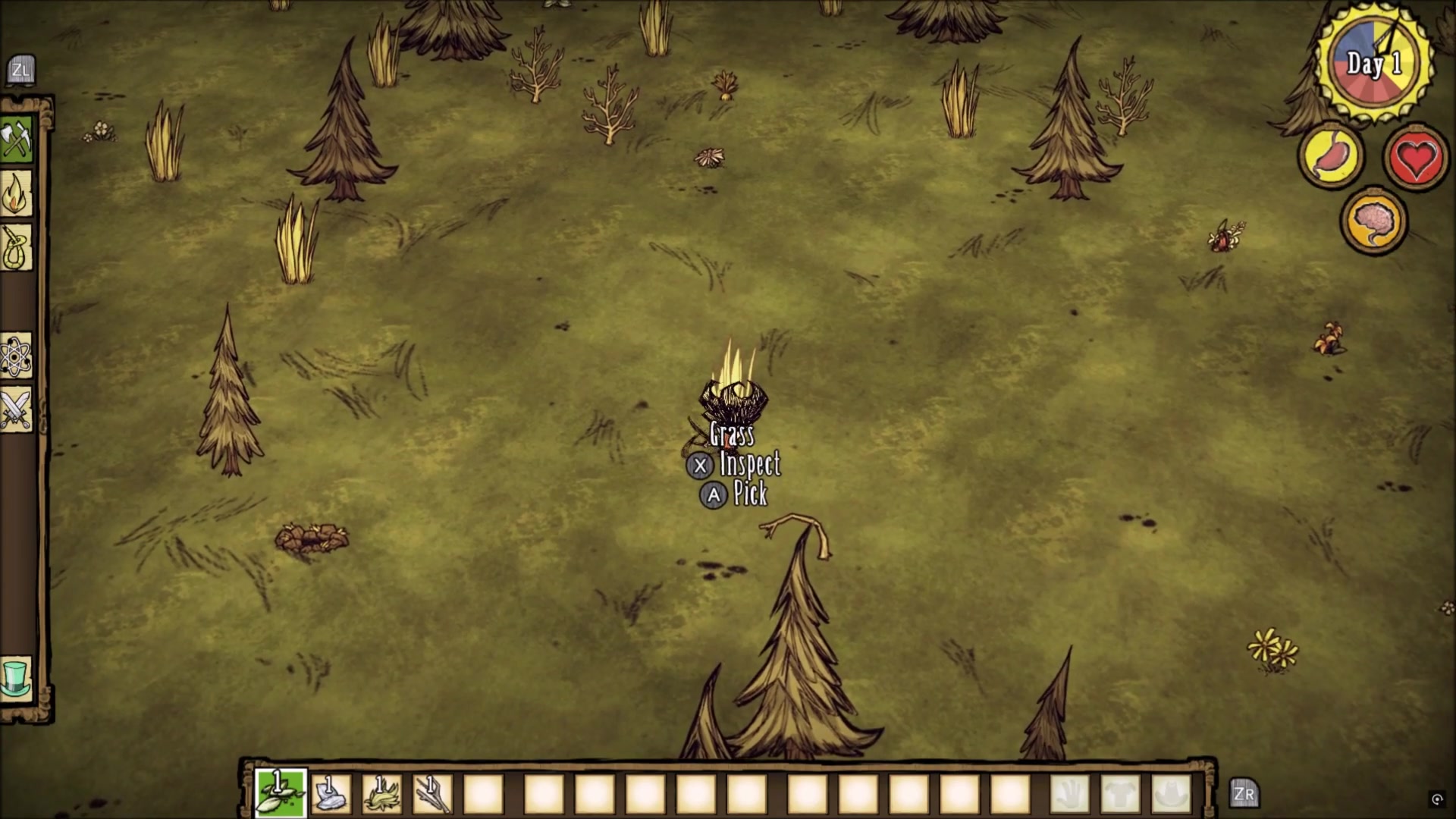Switch to the rope trap Survival tab
The width and height of the screenshot is (1456, 819).
click(17, 247)
